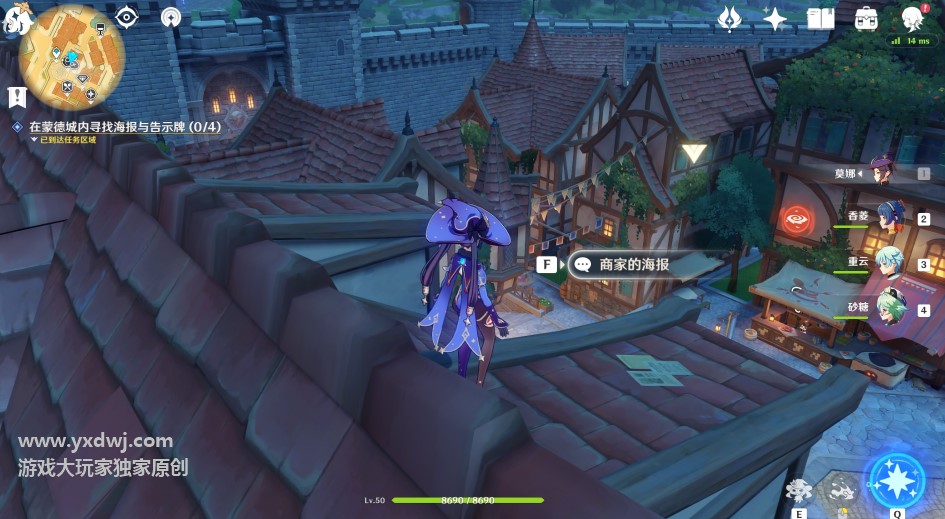Open the backpack inventory
Image resolution: width=945 pixels, height=519 pixels.
(866, 18)
